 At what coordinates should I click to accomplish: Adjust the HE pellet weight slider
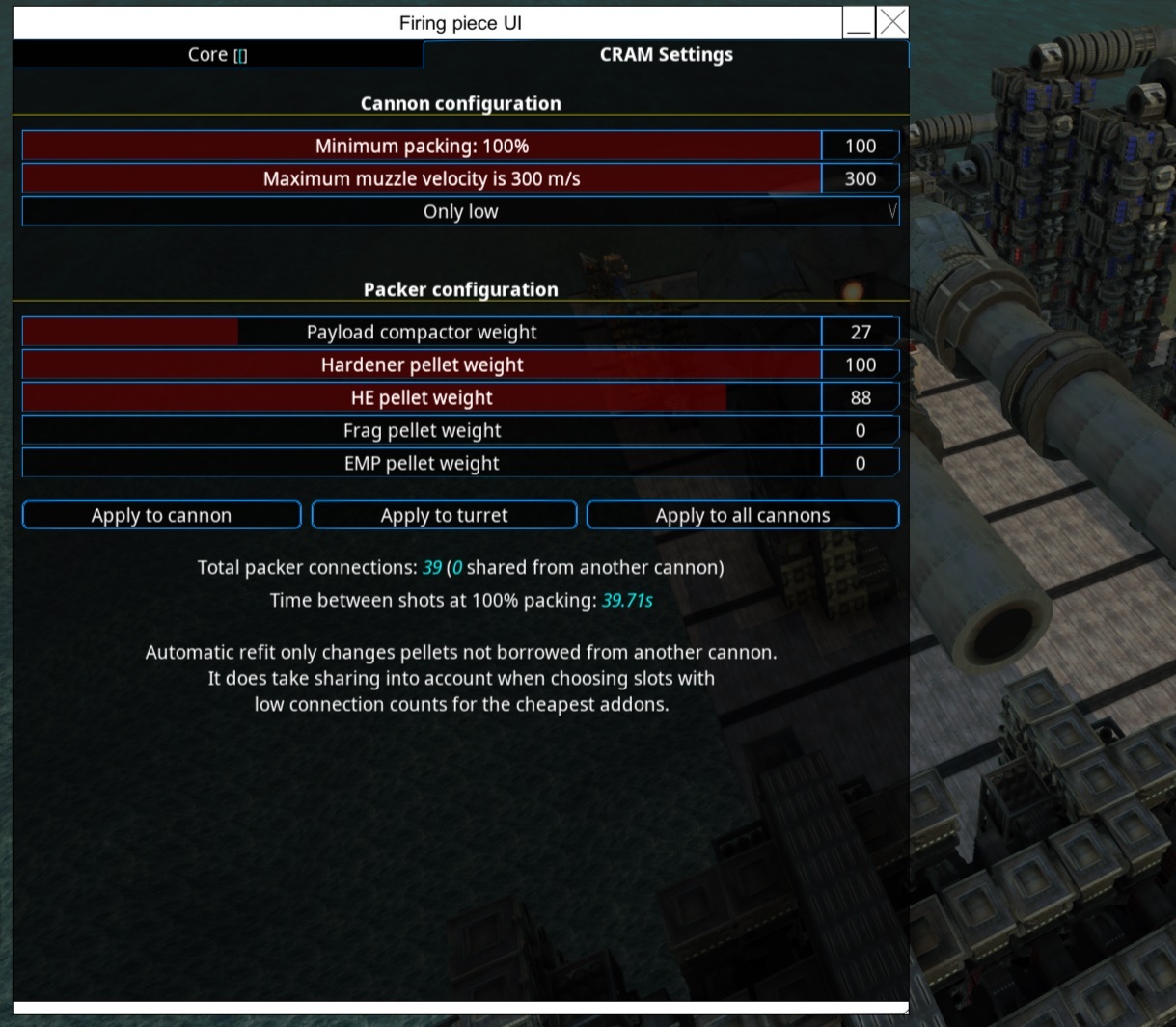pos(422,398)
